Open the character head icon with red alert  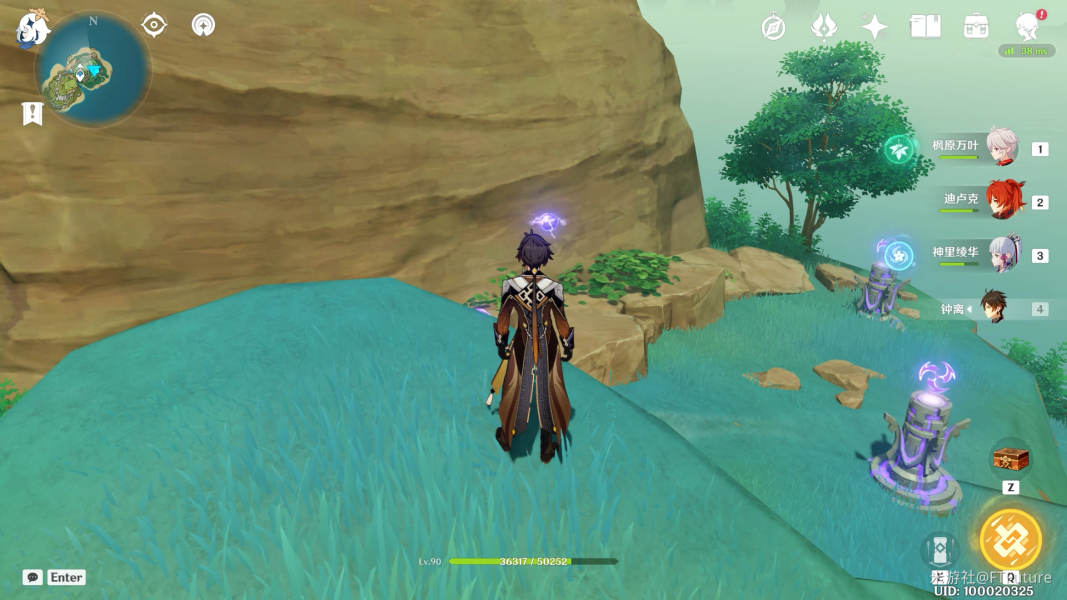pos(1026,26)
